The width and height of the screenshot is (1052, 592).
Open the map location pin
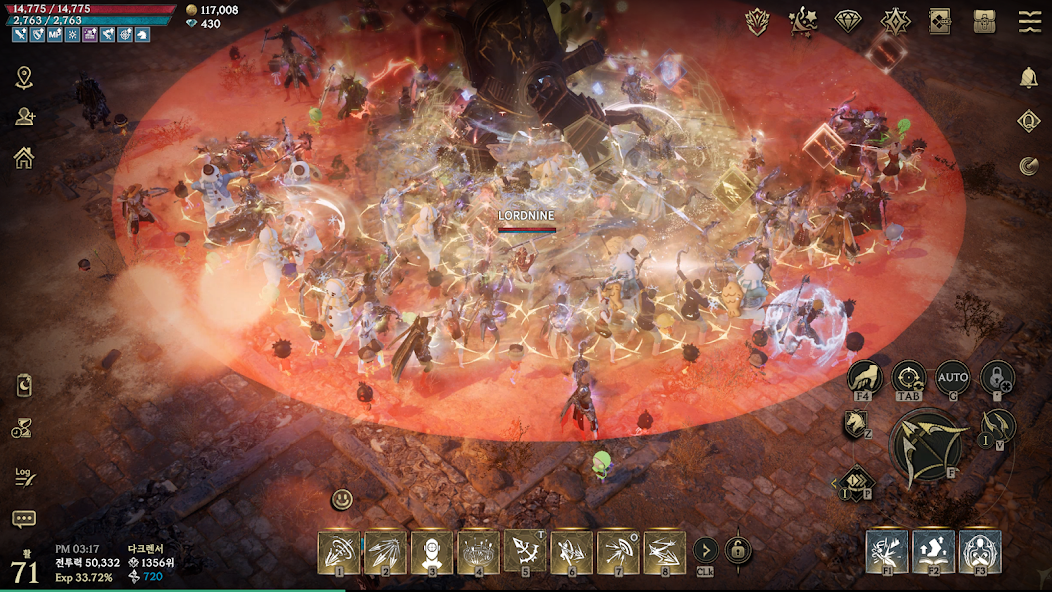pyautogui.click(x=24, y=78)
